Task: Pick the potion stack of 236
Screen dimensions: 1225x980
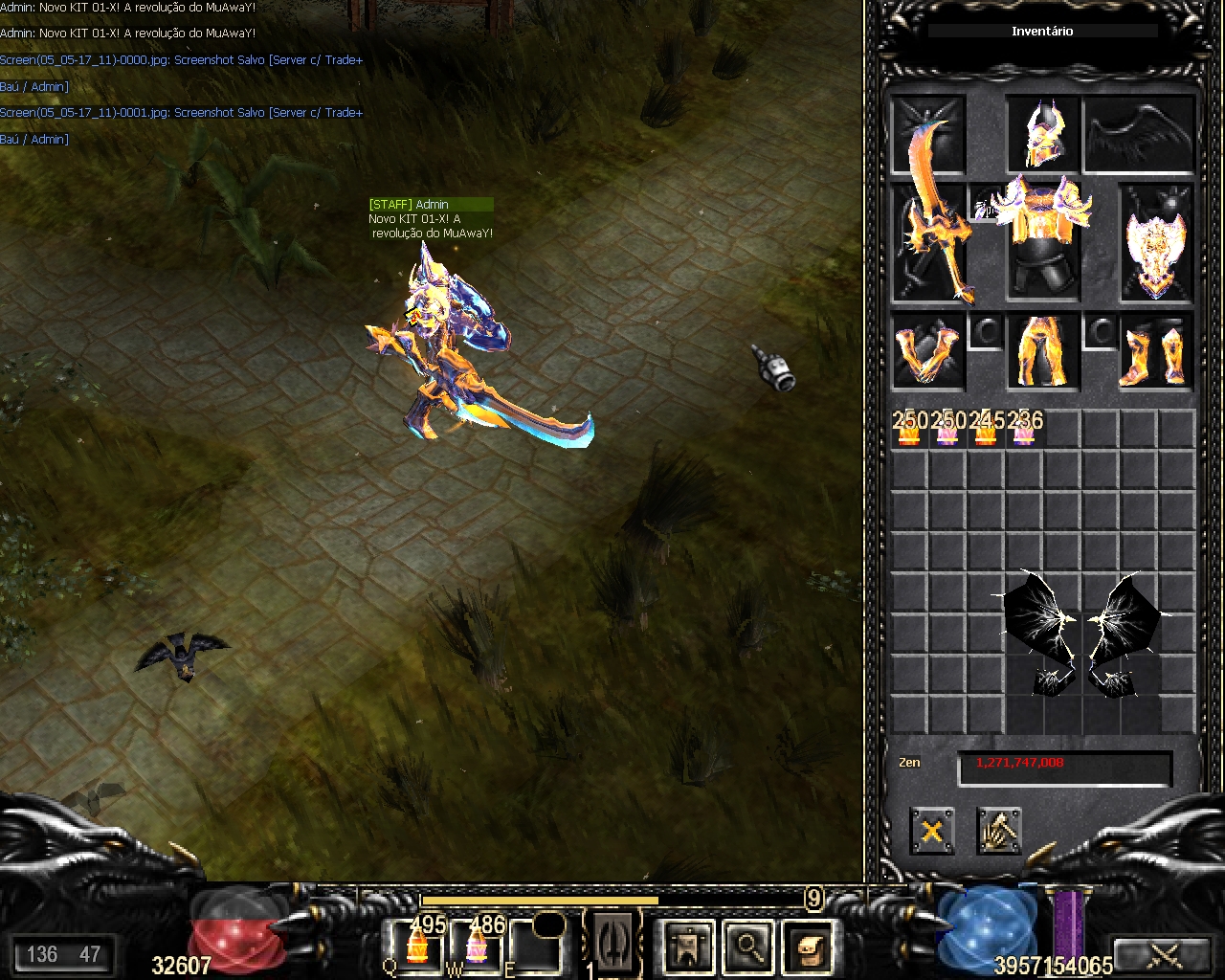Action: click(1024, 431)
